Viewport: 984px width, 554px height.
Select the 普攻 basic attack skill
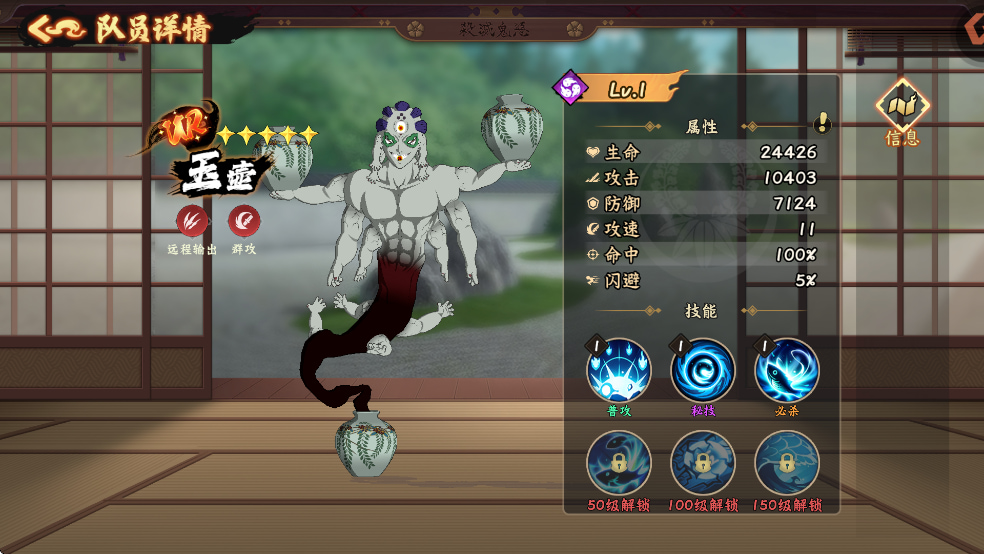[x=618, y=371]
